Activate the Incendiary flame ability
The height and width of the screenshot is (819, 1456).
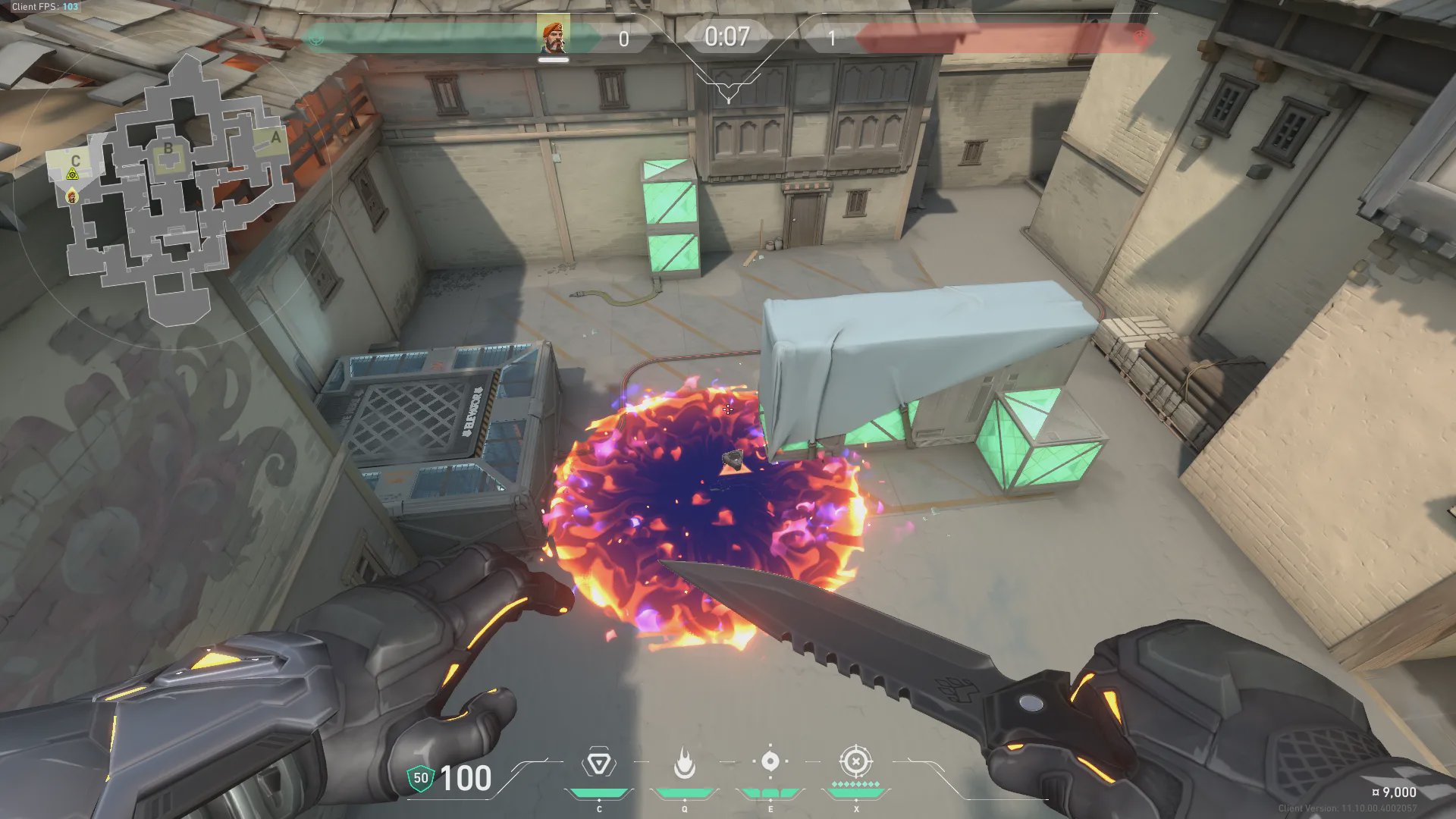(684, 763)
